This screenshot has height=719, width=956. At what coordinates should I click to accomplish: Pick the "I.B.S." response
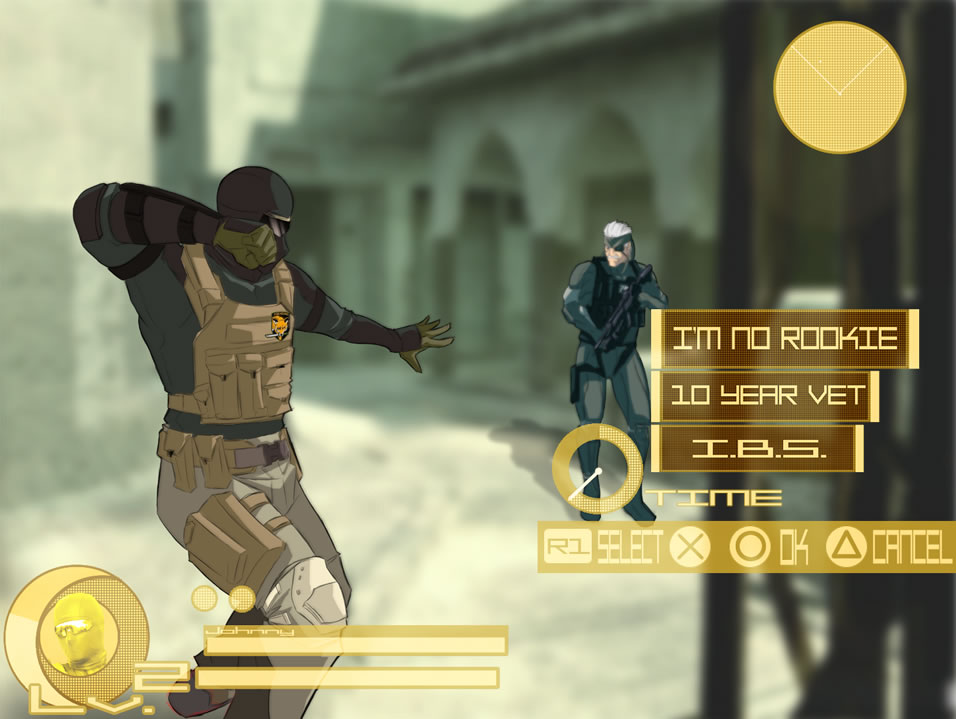click(759, 449)
